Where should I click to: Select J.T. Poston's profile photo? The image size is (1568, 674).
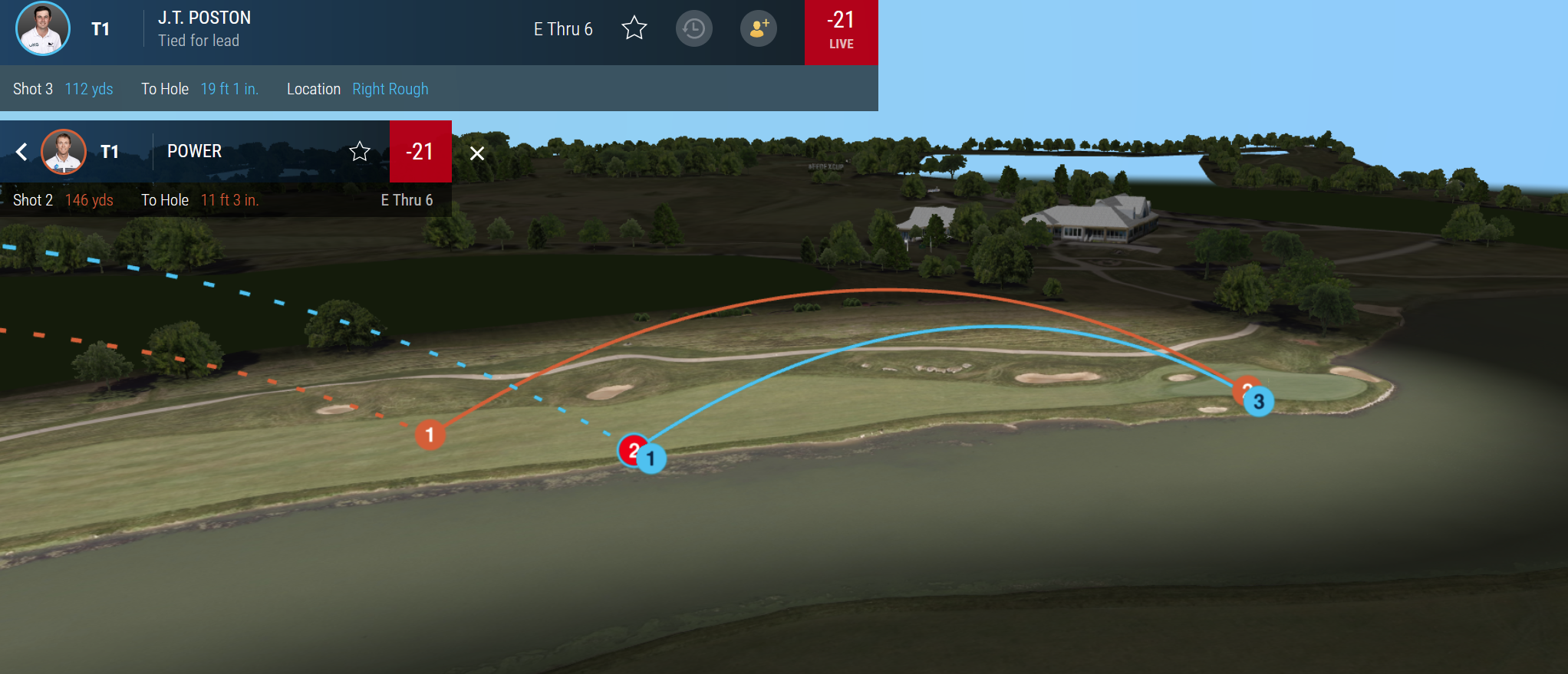click(43, 29)
